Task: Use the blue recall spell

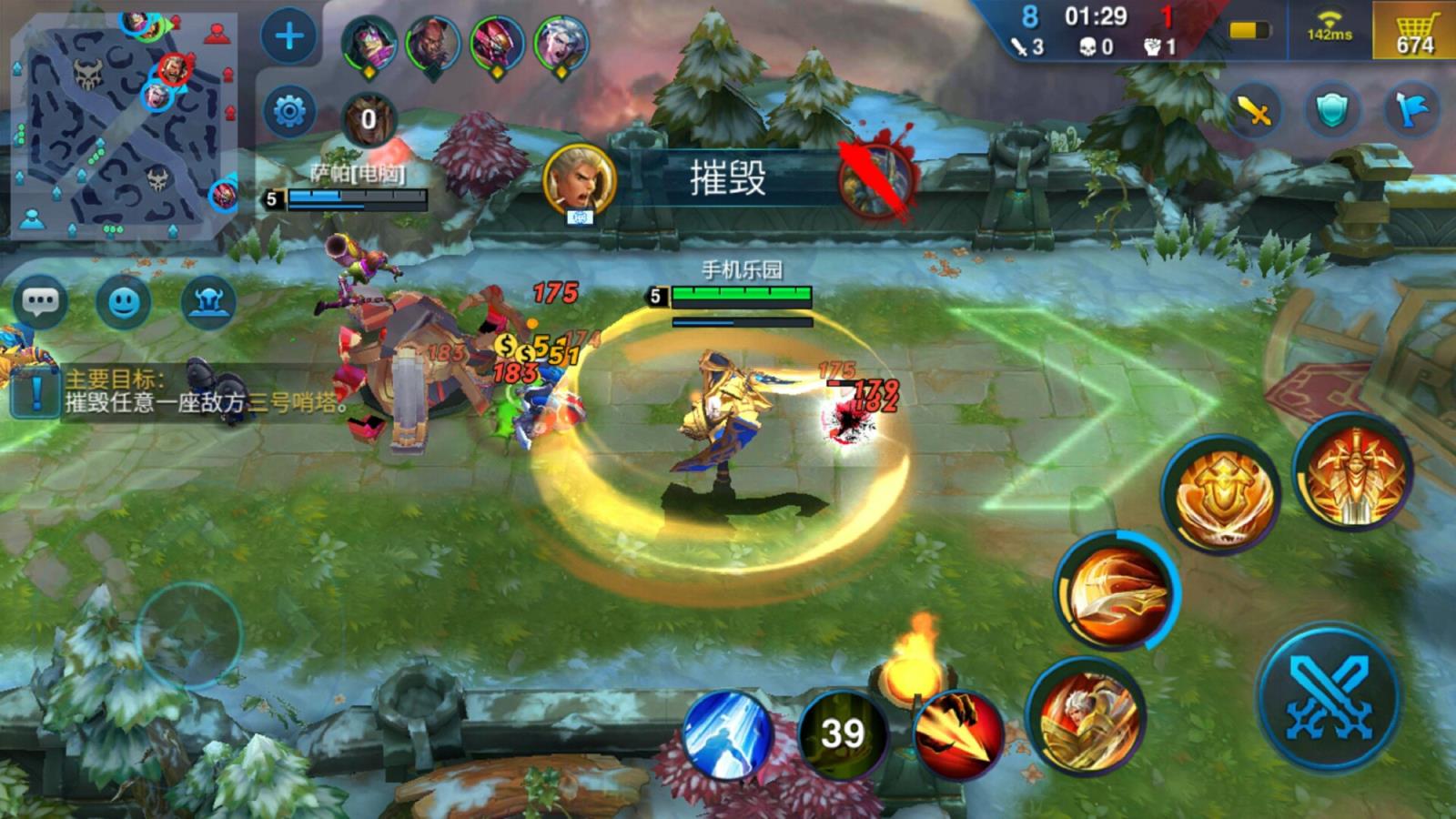Action: pos(728,733)
